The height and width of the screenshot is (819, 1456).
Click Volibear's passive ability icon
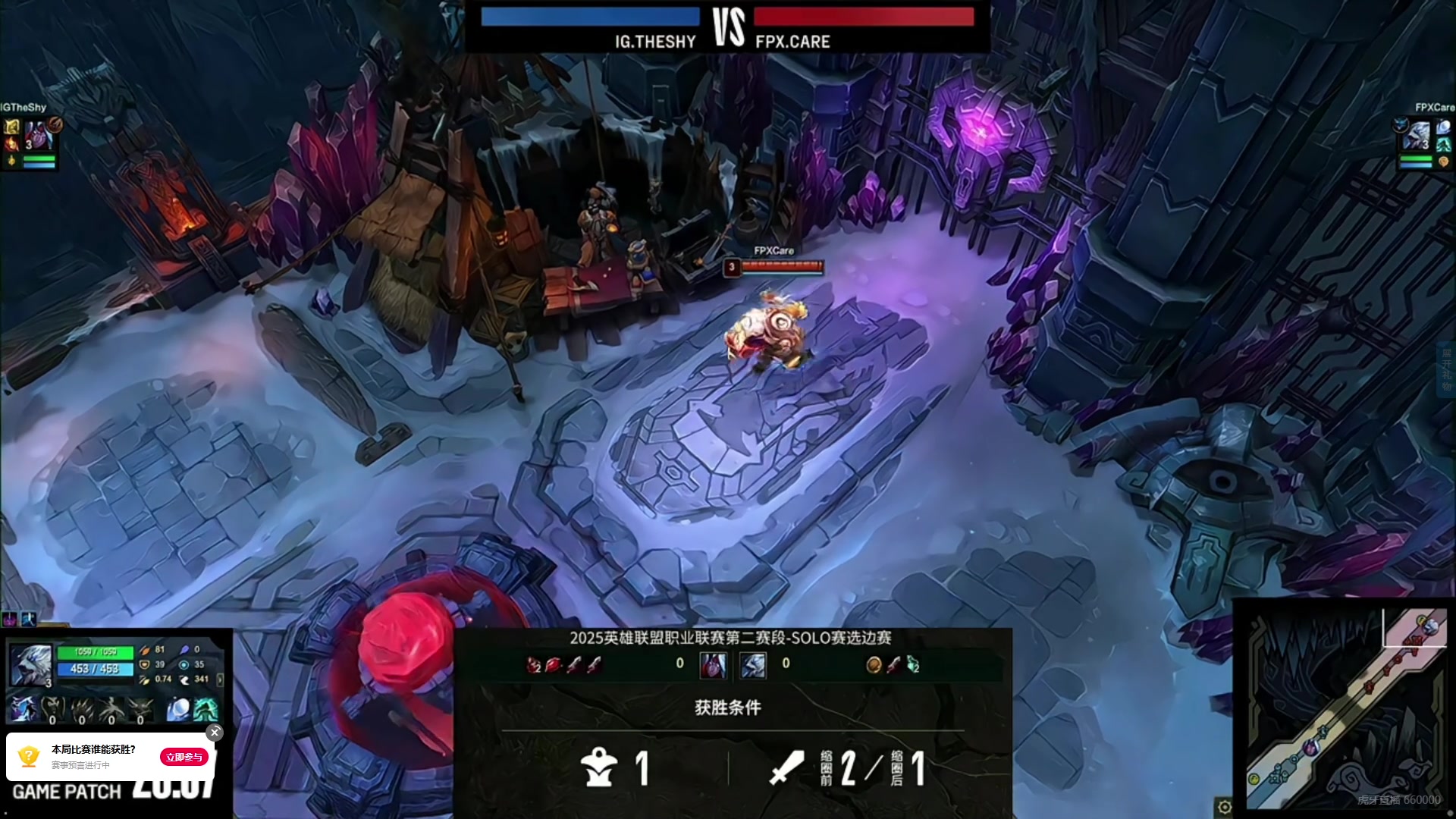[23, 710]
